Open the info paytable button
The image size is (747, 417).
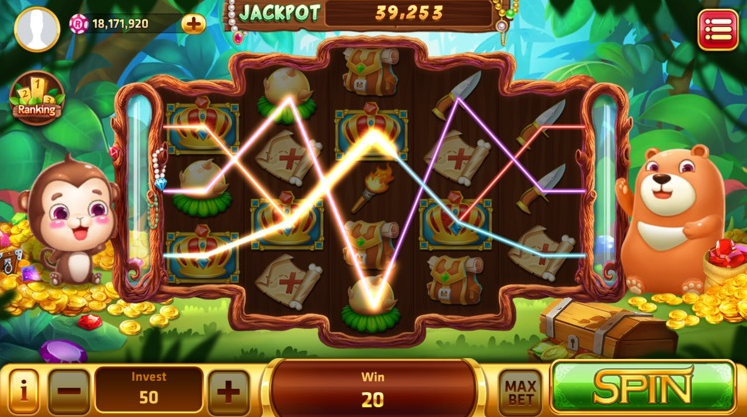click(23, 390)
